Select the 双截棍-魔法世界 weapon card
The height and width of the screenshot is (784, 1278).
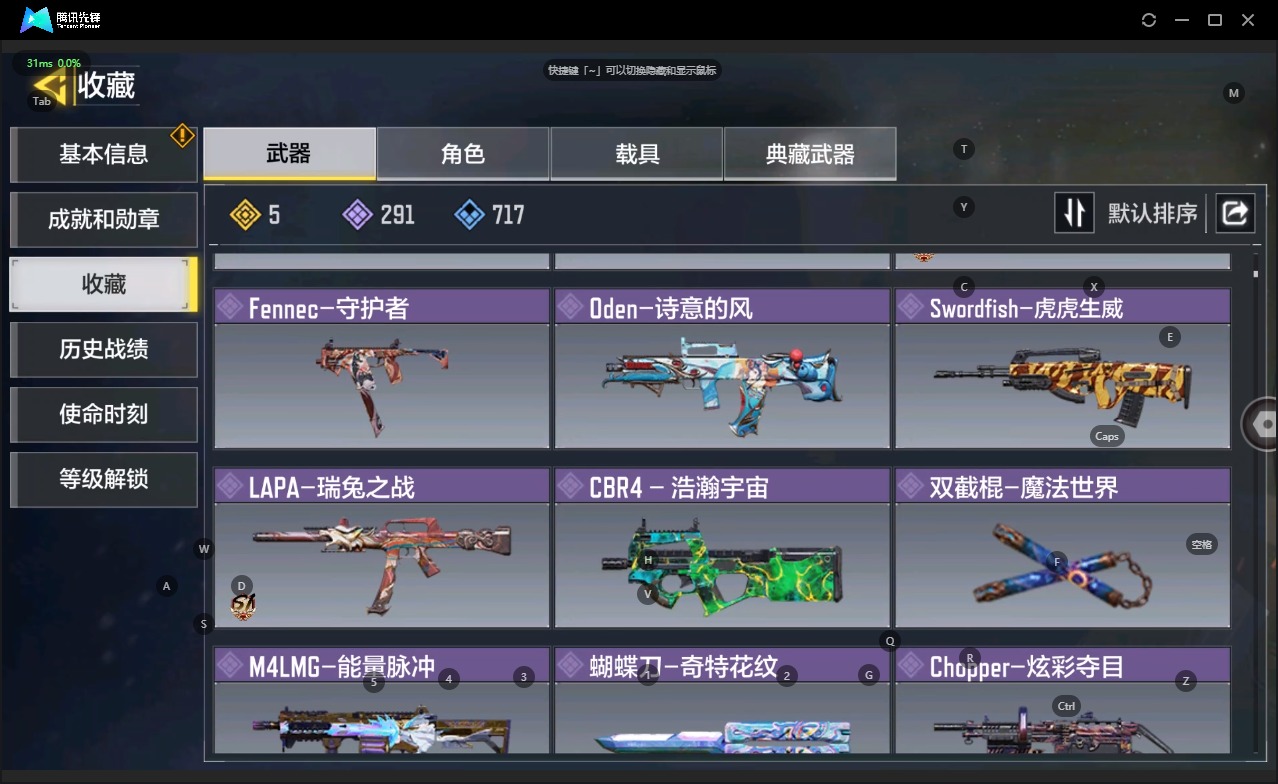pyautogui.click(x=1061, y=548)
